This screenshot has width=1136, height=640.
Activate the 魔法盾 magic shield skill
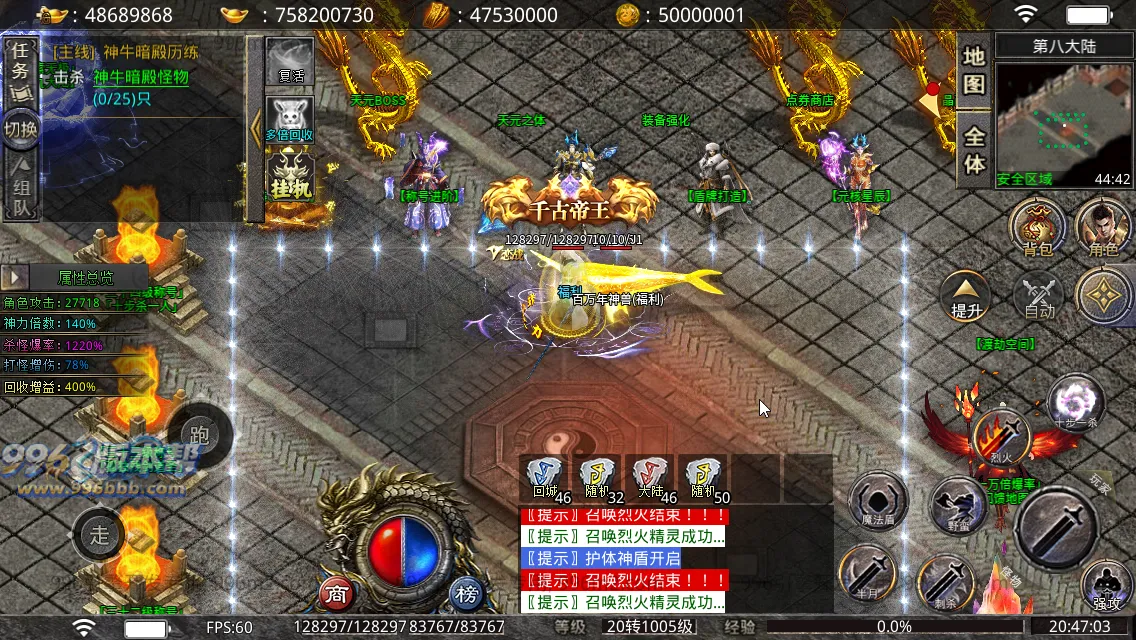pyautogui.click(x=878, y=501)
